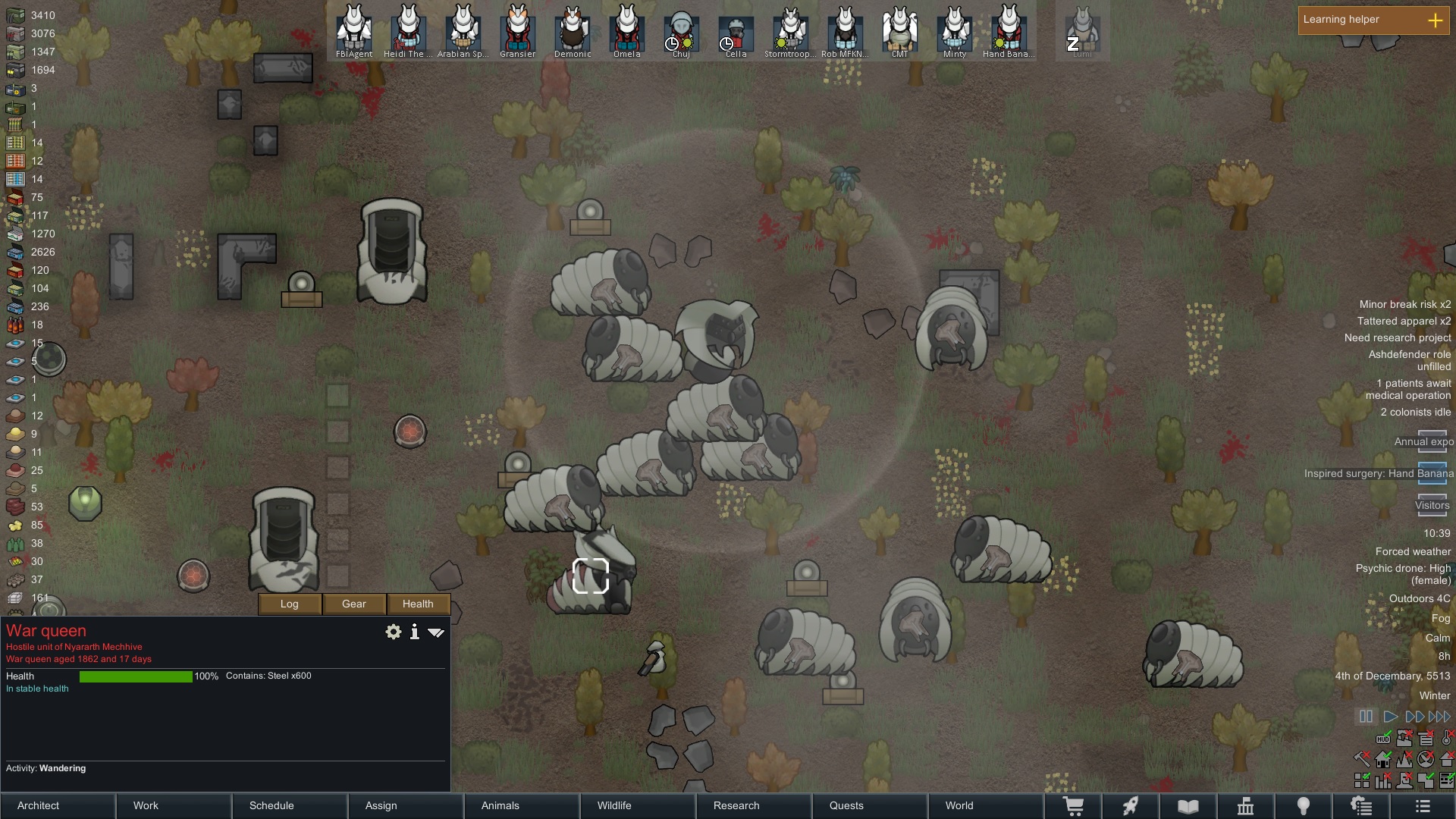Open the Assign tab
Image resolution: width=1456 pixels, height=819 pixels.
pos(406,805)
